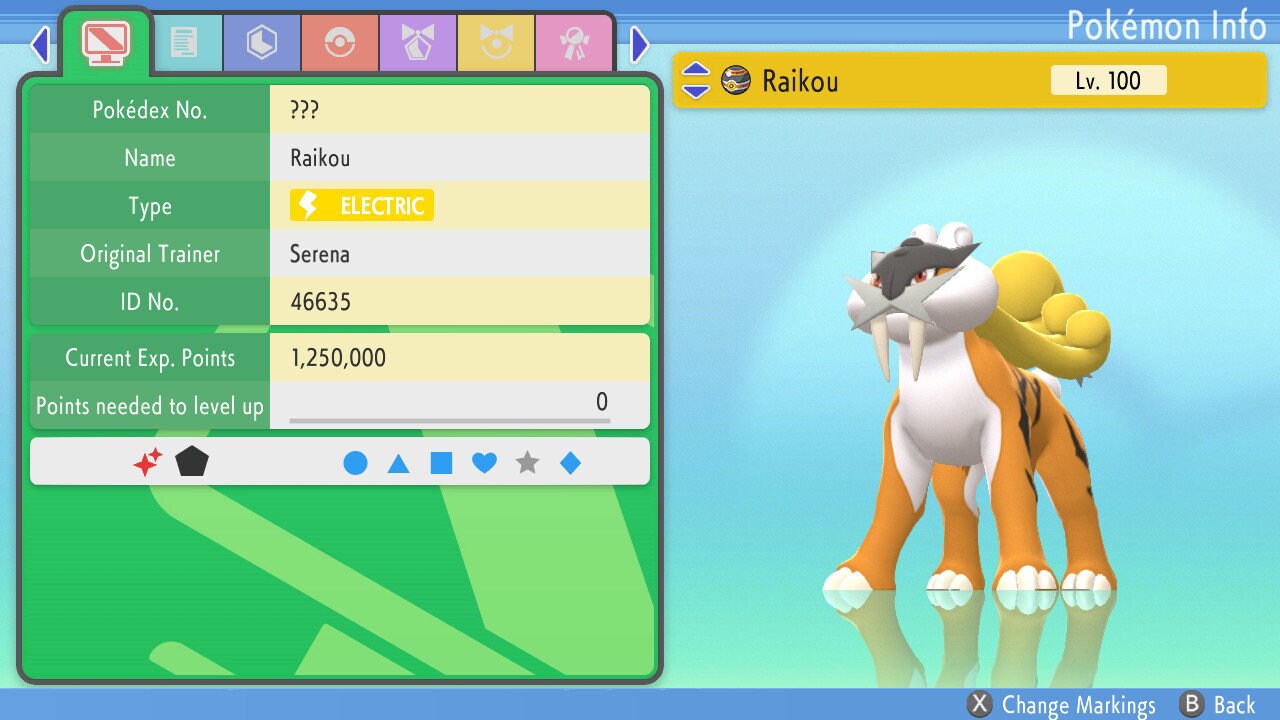The height and width of the screenshot is (720, 1280).
Task: Switch to the yellow bow tab
Action: pyautogui.click(x=496, y=43)
